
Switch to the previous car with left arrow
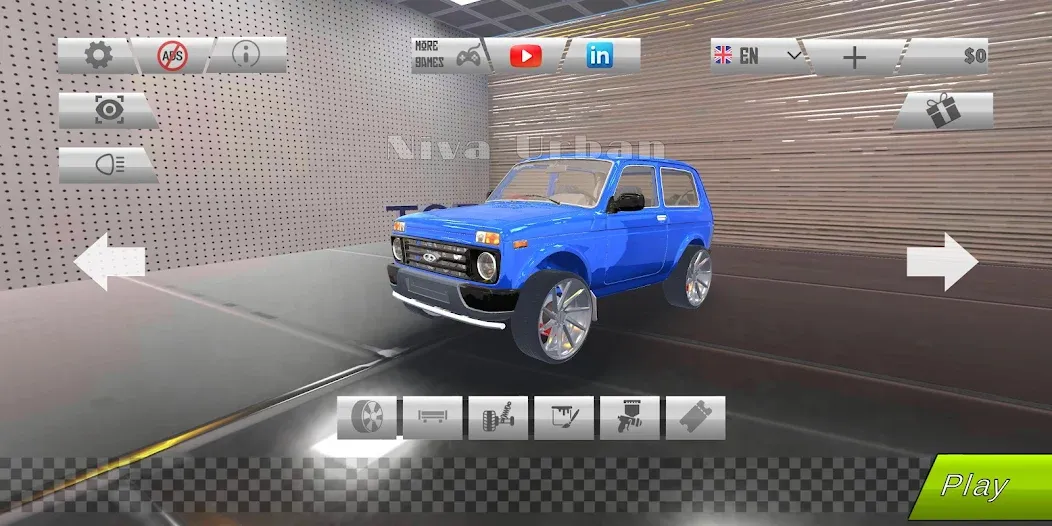coord(110,262)
